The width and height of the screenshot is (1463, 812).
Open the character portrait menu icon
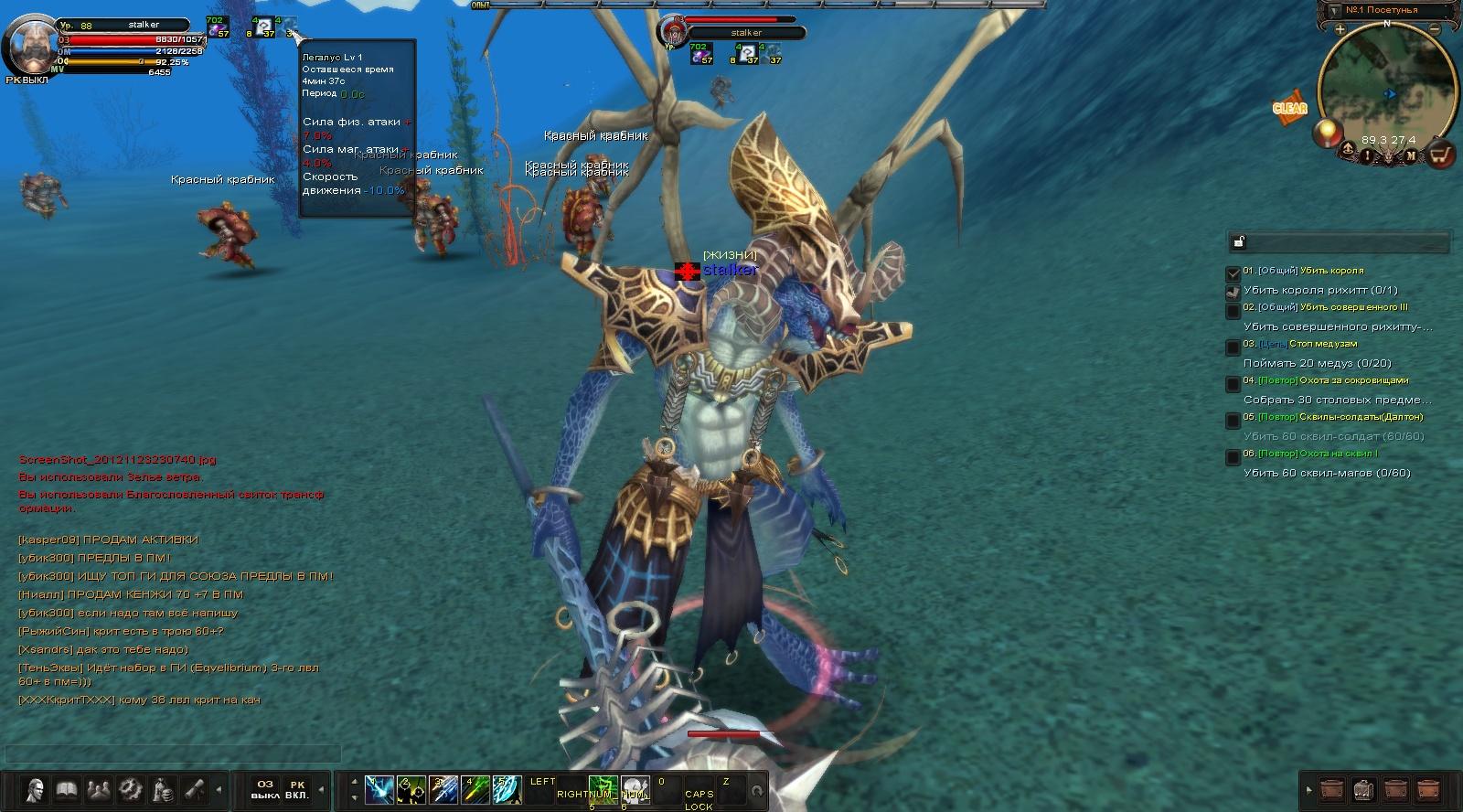[x=35, y=789]
